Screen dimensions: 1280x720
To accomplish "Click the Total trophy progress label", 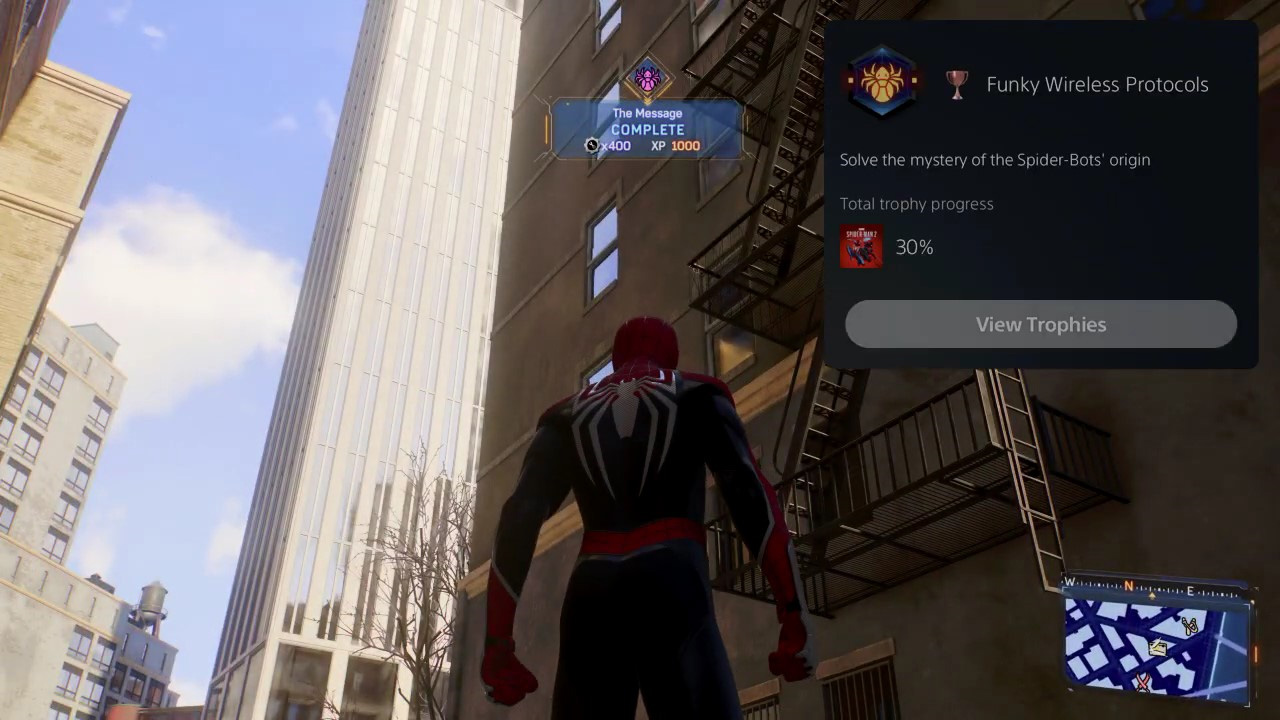I will coord(916,203).
